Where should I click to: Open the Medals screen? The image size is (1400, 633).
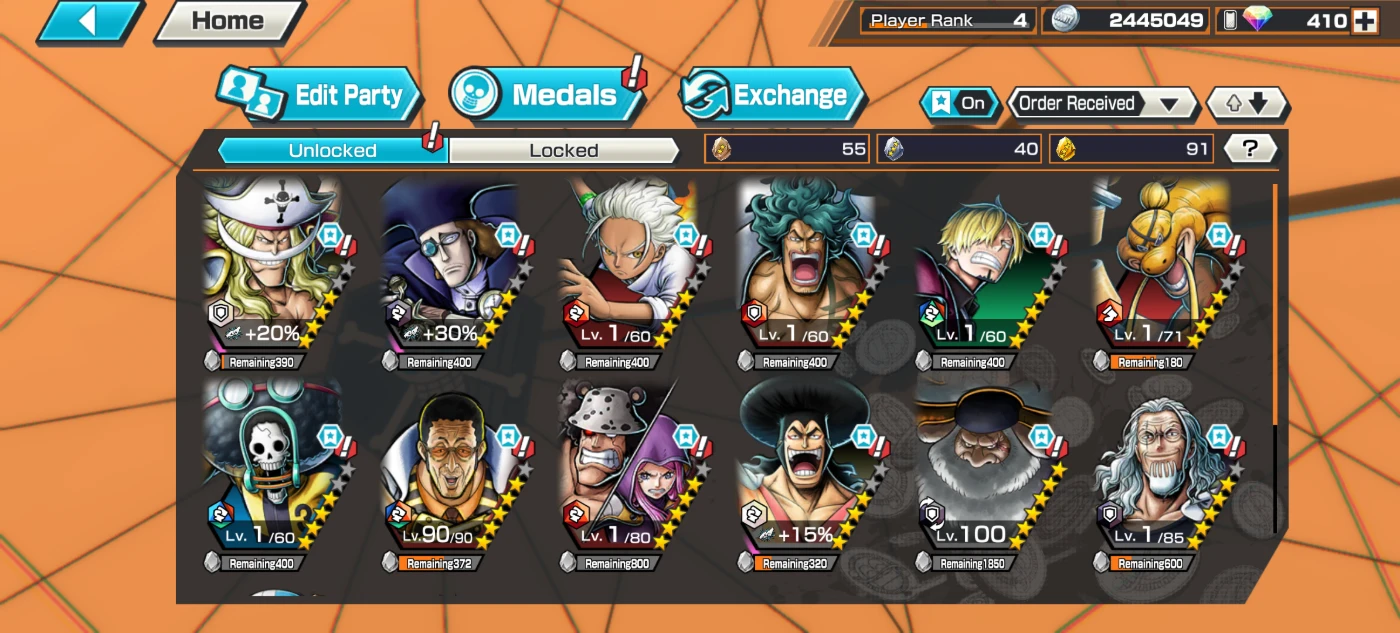coord(546,95)
